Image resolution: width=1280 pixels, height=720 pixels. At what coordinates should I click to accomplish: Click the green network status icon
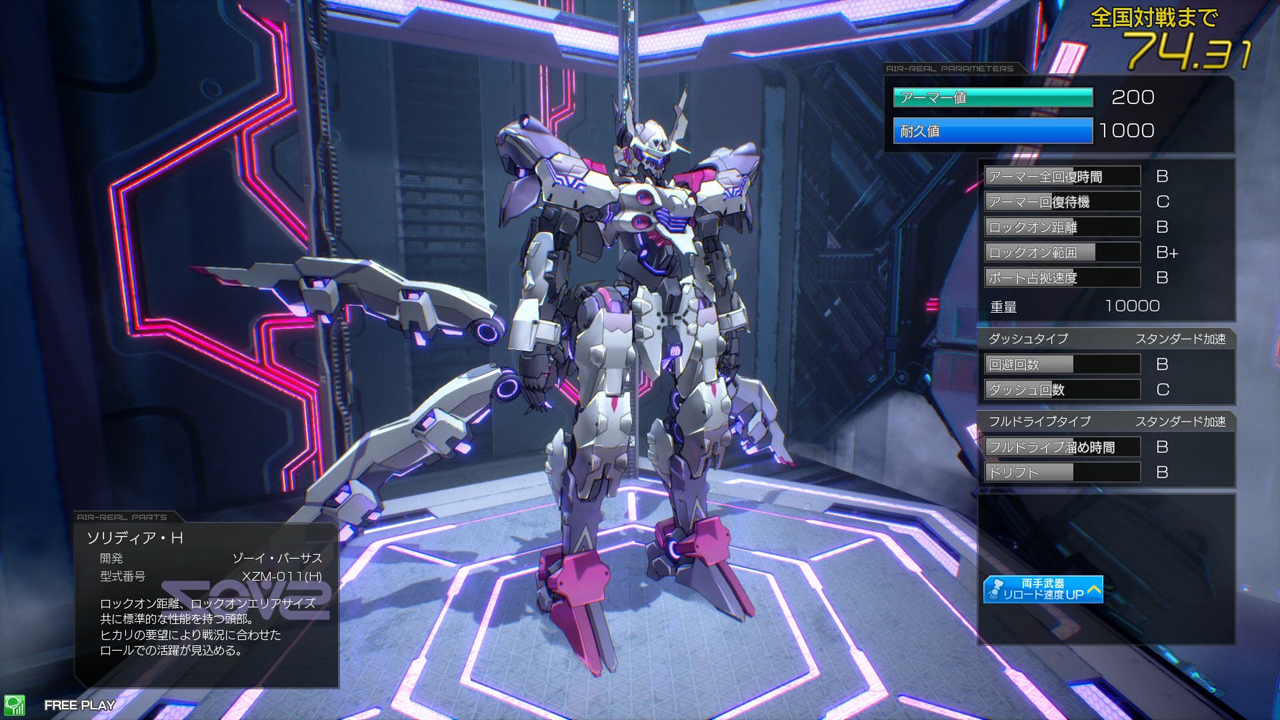point(14,705)
